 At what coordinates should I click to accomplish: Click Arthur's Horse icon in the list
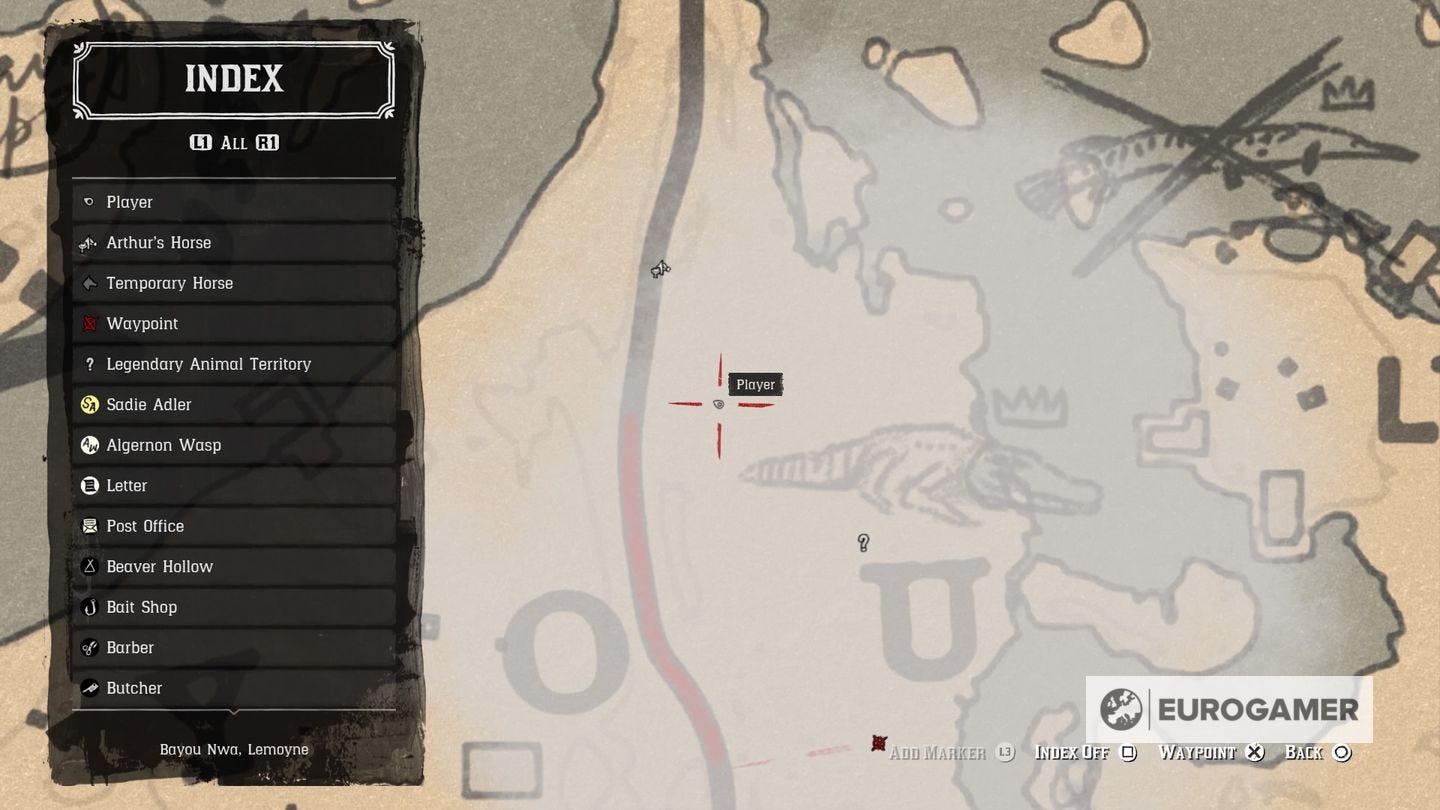tap(90, 242)
